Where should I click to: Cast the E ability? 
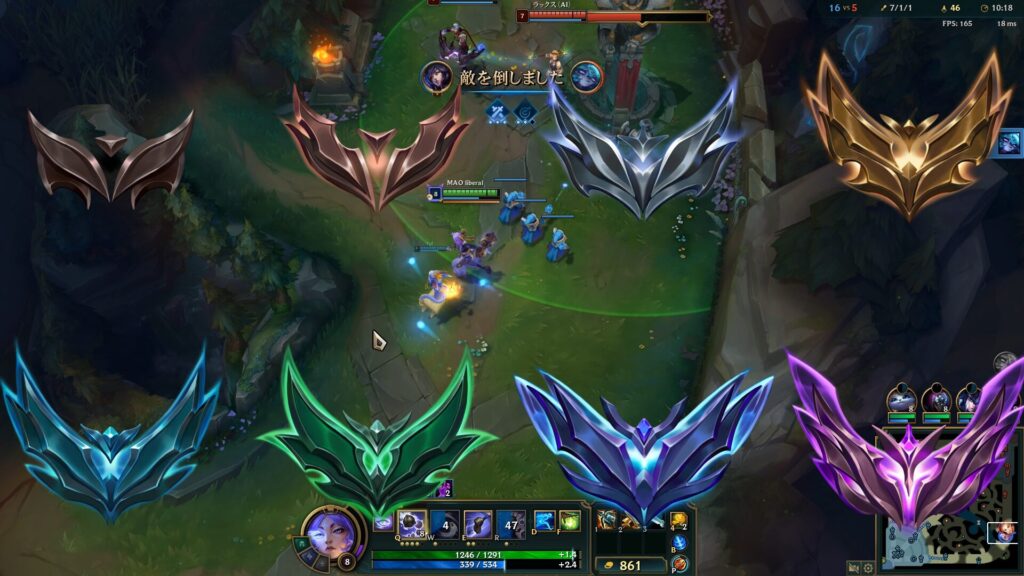tap(477, 523)
